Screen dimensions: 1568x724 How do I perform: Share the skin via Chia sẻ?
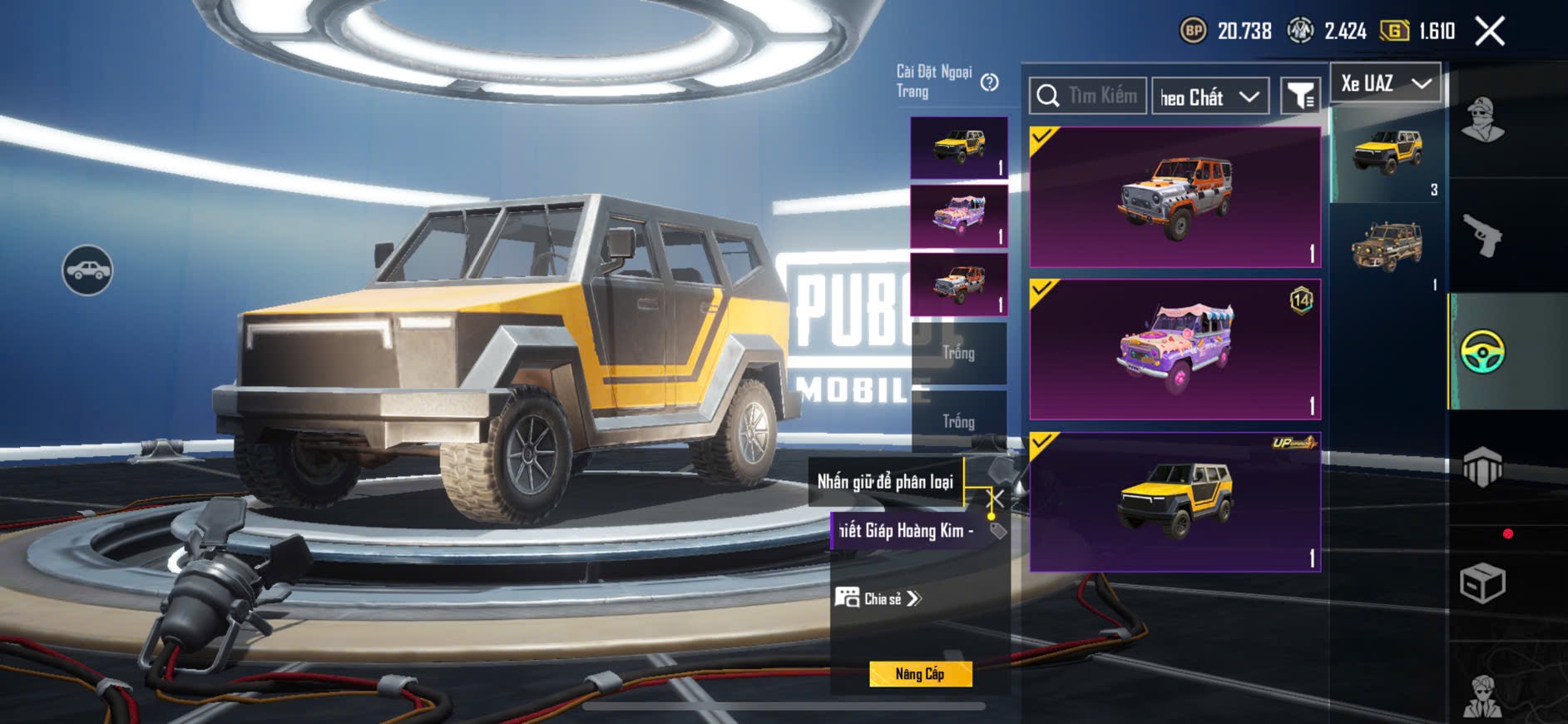coord(879,598)
